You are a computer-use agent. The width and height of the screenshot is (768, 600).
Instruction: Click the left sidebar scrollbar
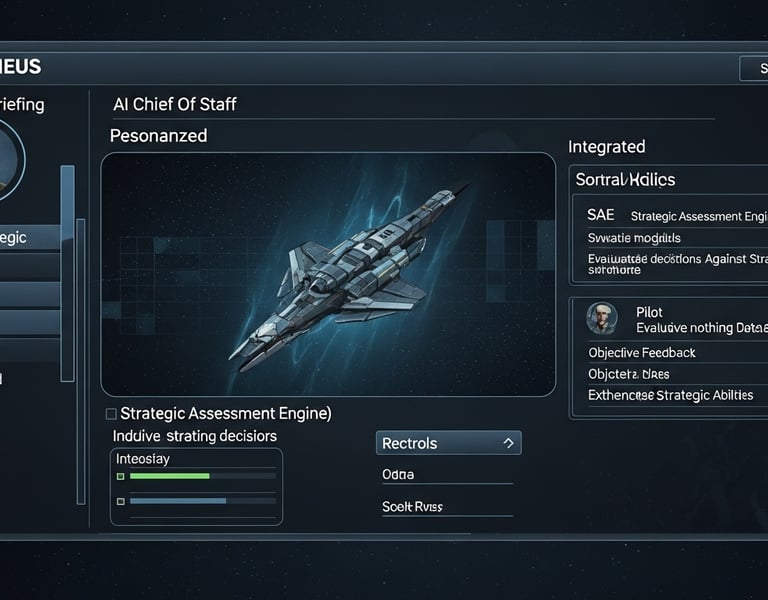point(67,272)
